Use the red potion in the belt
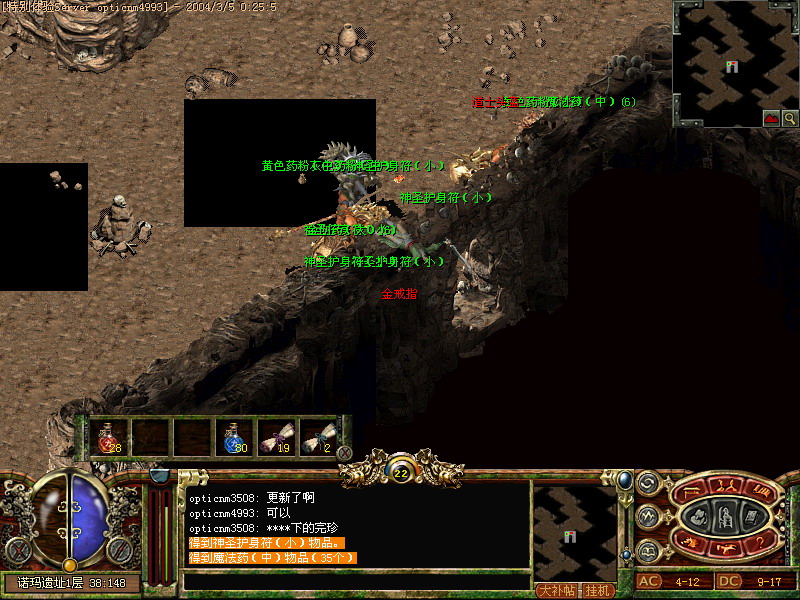Viewport: 800px width, 600px height. click(x=109, y=437)
